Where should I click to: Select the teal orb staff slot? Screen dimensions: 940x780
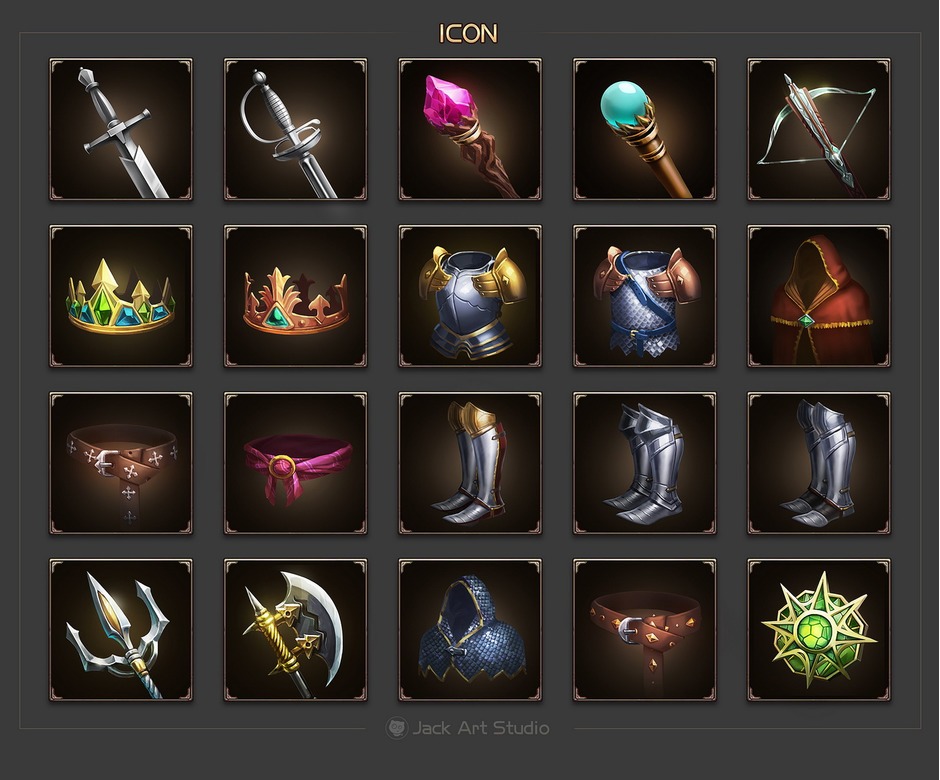tap(644, 129)
